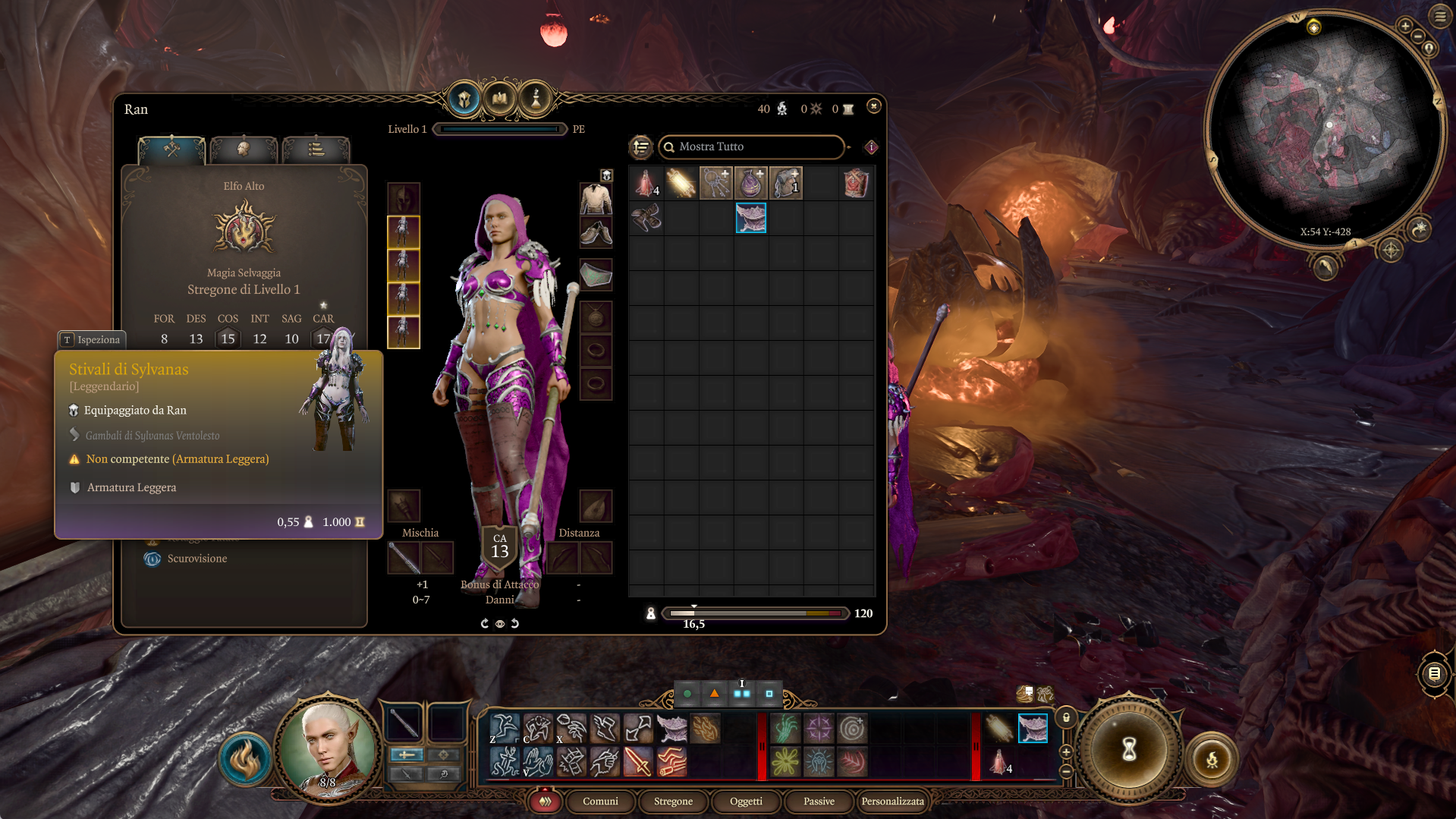The image size is (1456, 819).
Task: Switch to the Stregone hotbar tab
Action: coord(673,801)
